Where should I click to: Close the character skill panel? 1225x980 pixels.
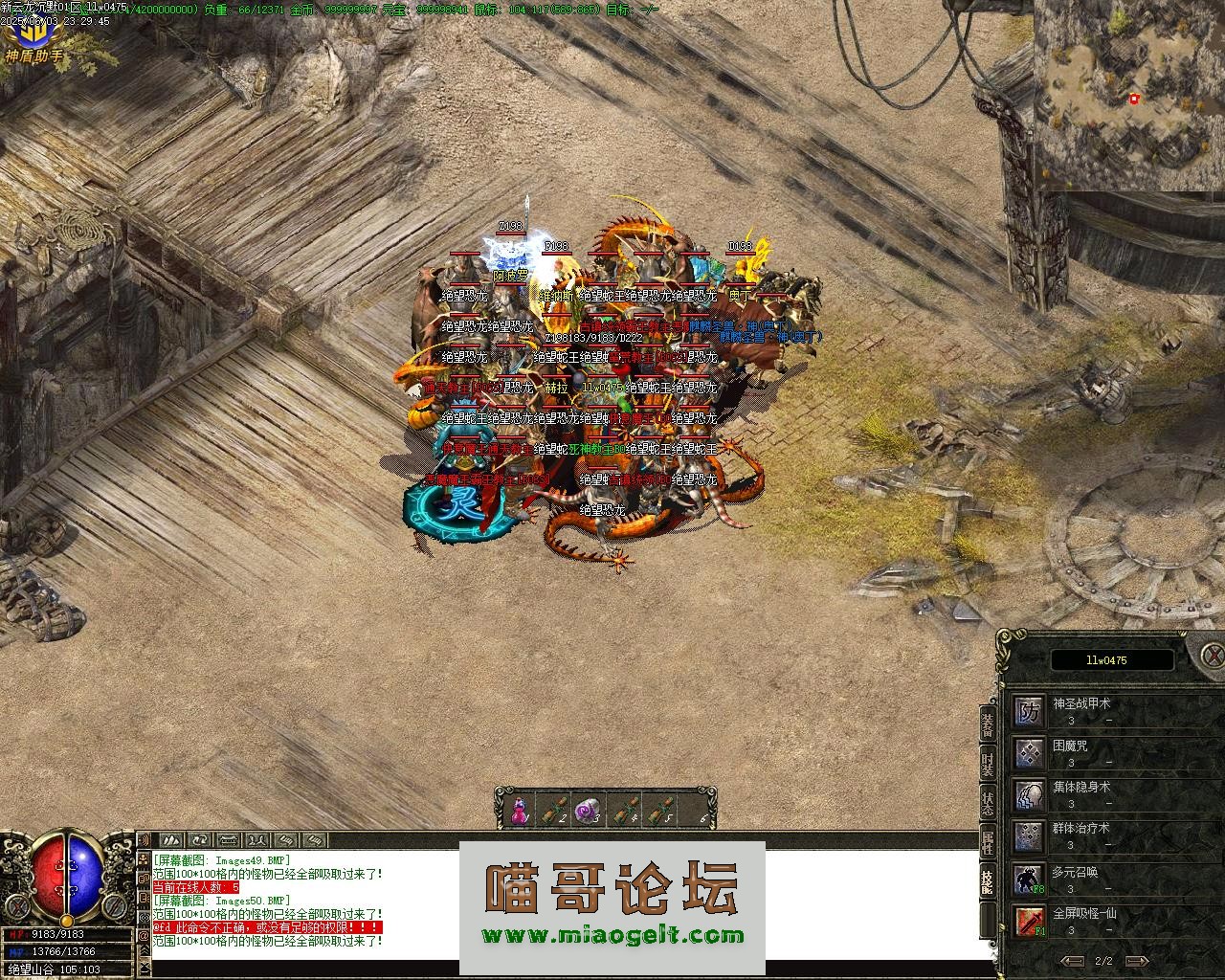pyautogui.click(x=1213, y=657)
